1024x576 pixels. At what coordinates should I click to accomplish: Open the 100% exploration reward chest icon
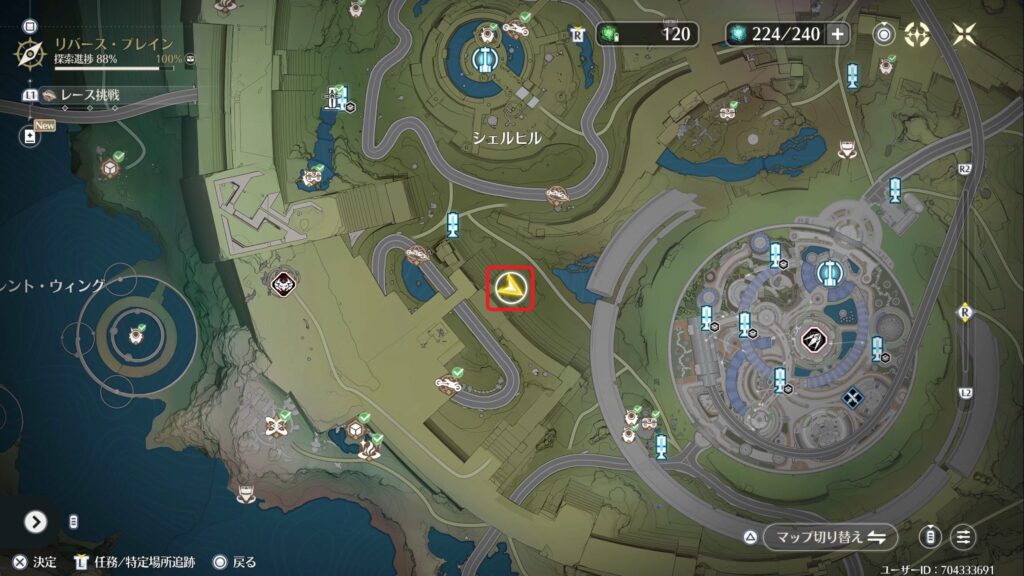point(190,59)
